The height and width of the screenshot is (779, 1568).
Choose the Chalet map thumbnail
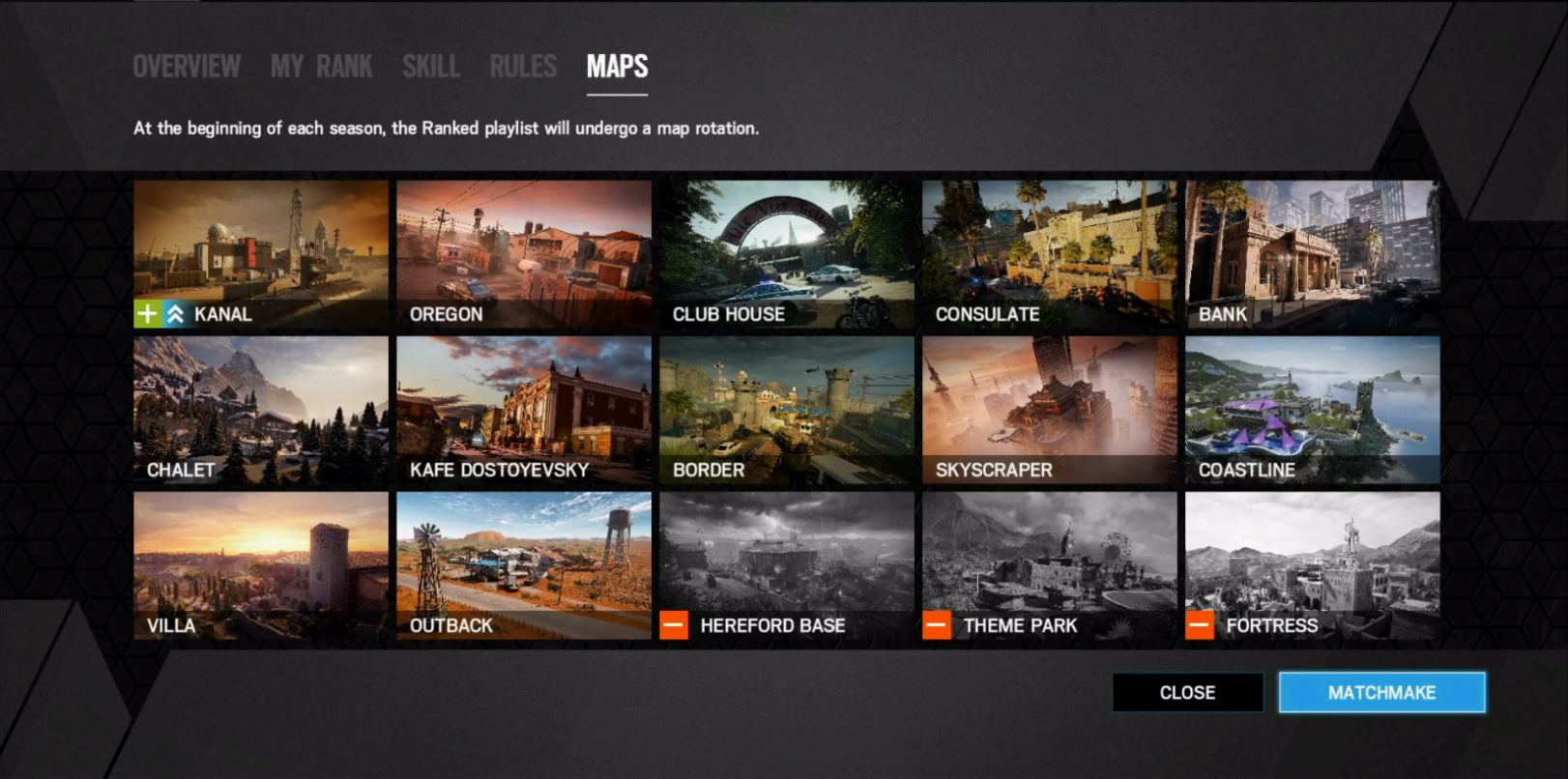261,410
